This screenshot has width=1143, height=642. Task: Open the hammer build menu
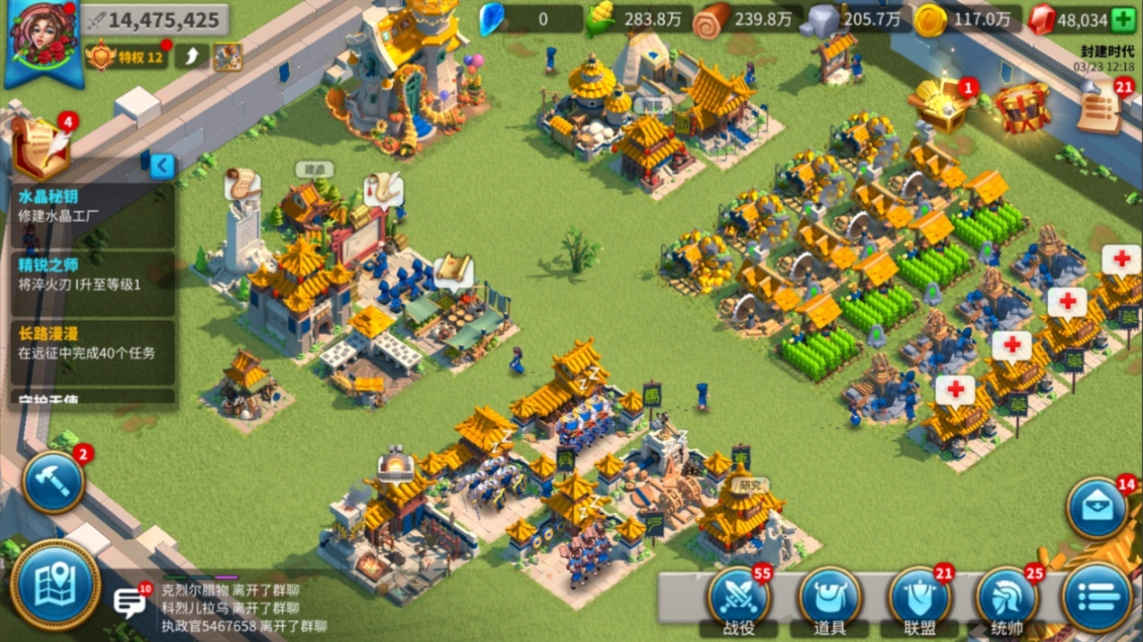53,481
